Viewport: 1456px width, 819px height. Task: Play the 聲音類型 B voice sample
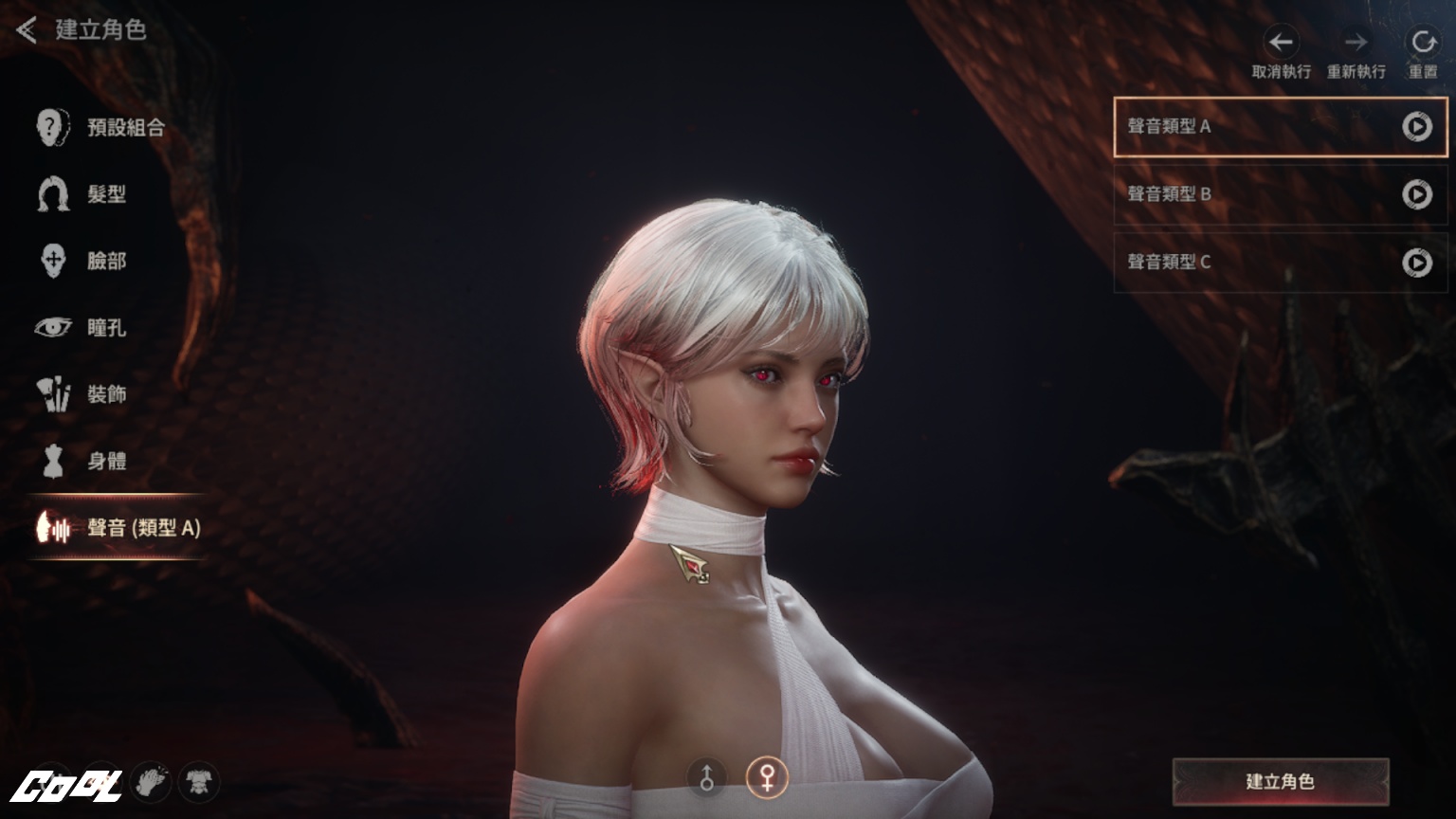[1417, 194]
